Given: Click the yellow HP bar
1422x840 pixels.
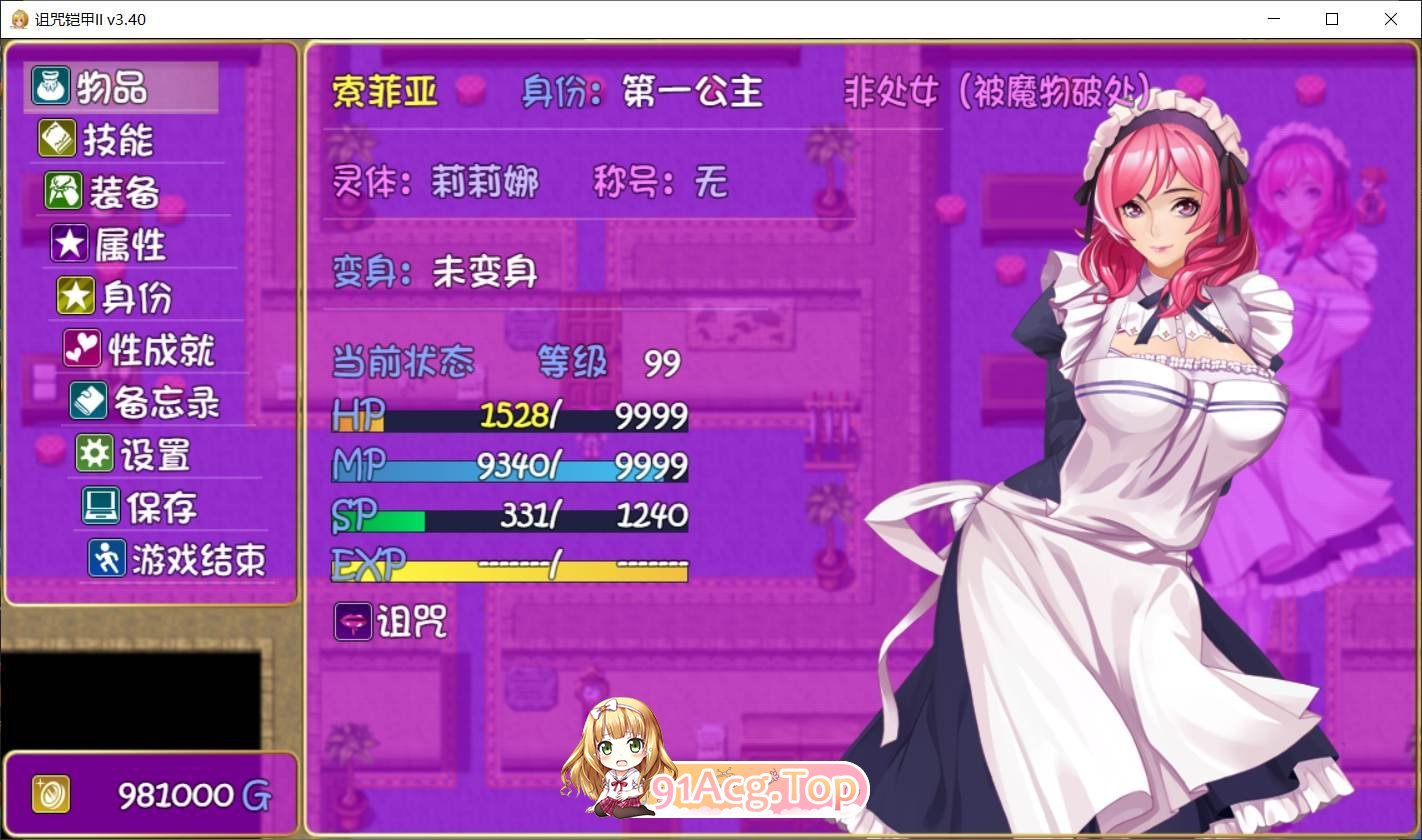Looking at the screenshot, I should click(510, 415).
